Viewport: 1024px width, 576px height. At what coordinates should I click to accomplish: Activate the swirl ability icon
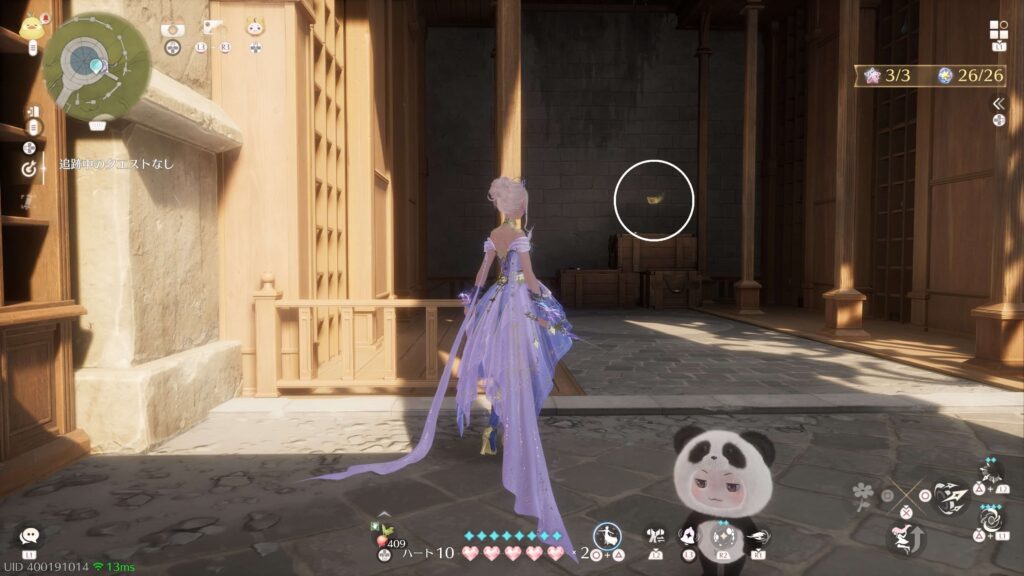992,521
